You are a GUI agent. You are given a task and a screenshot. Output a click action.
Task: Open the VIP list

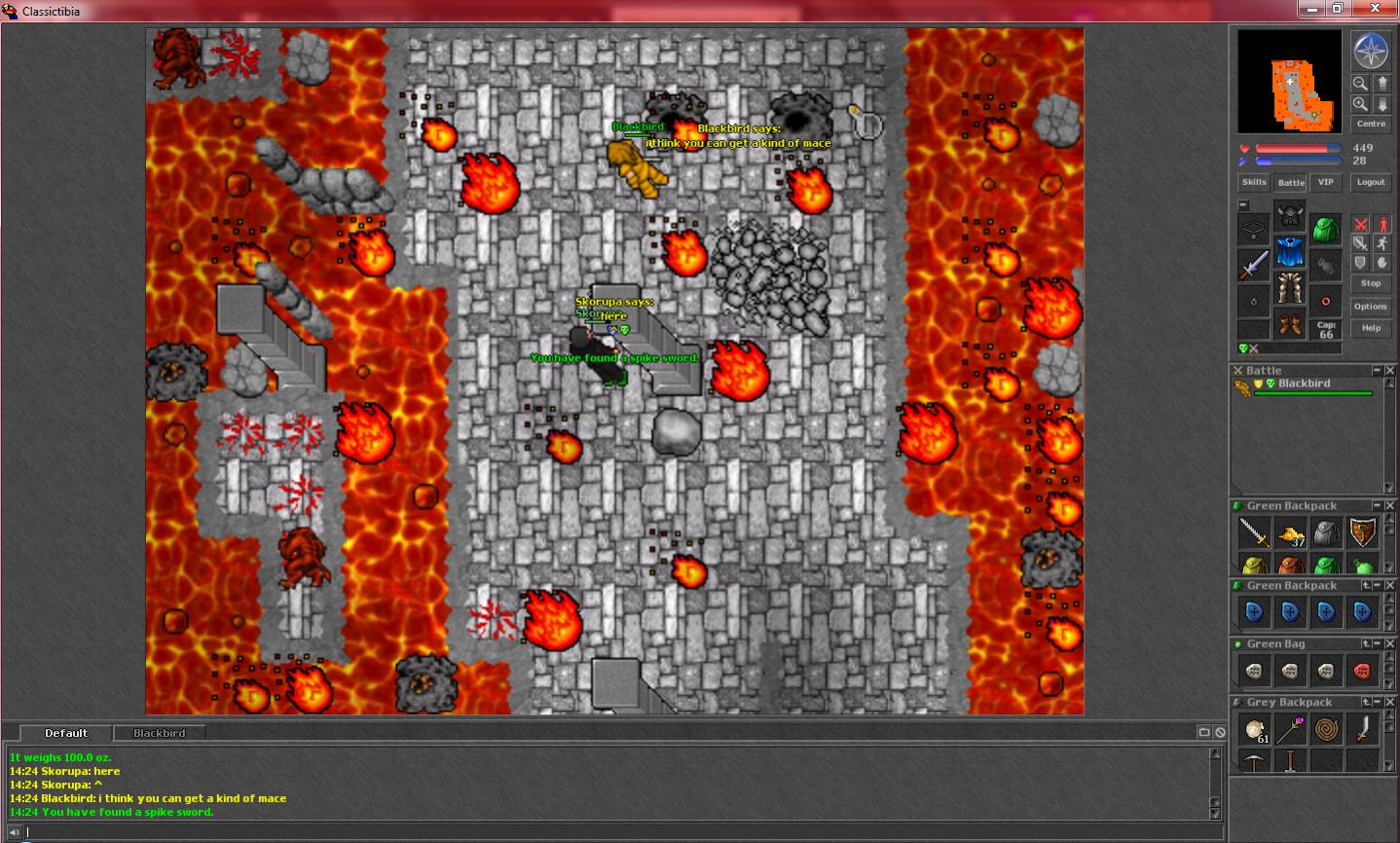click(1325, 182)
